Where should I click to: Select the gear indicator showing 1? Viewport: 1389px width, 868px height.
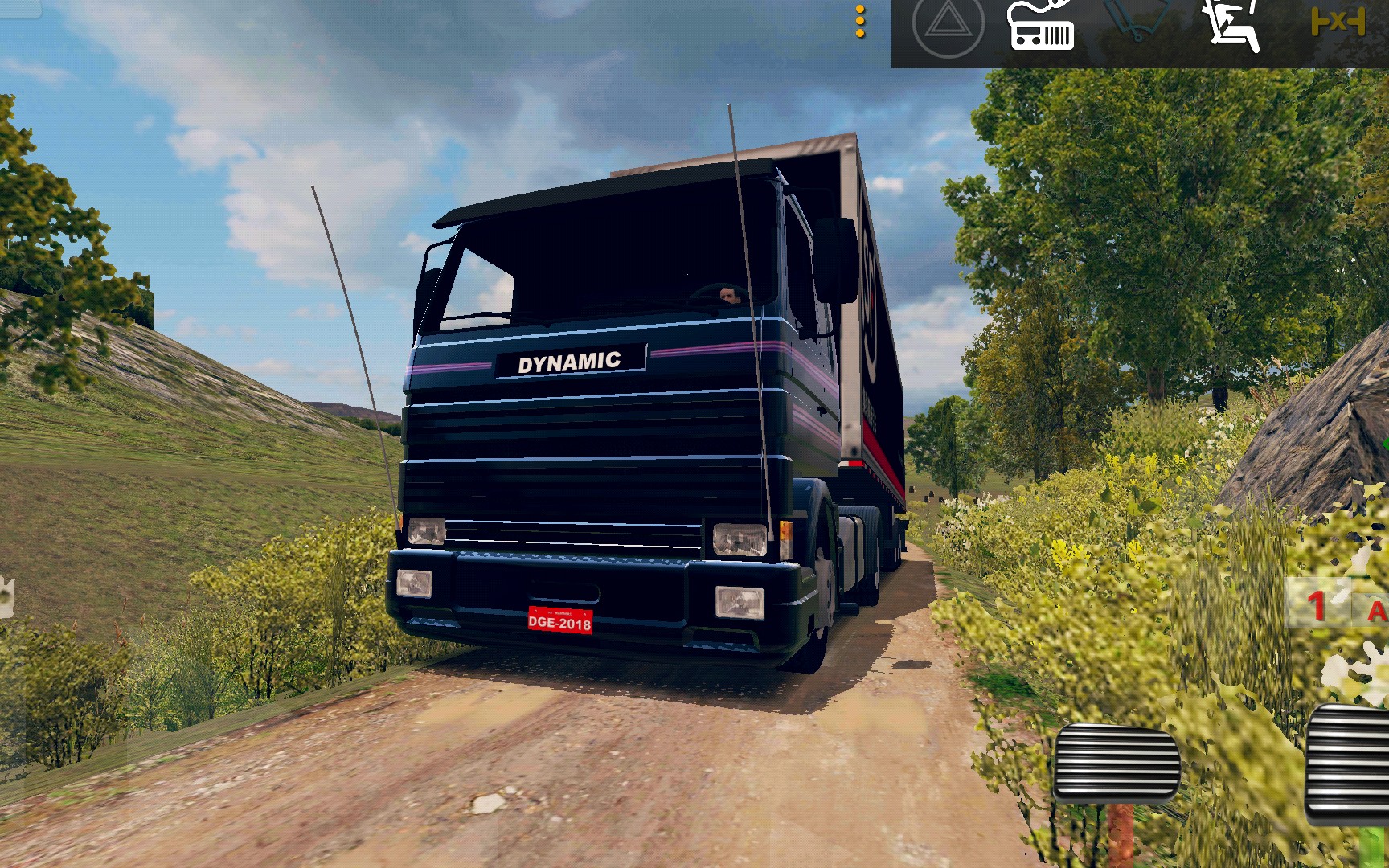click(x=1317, y=604)
